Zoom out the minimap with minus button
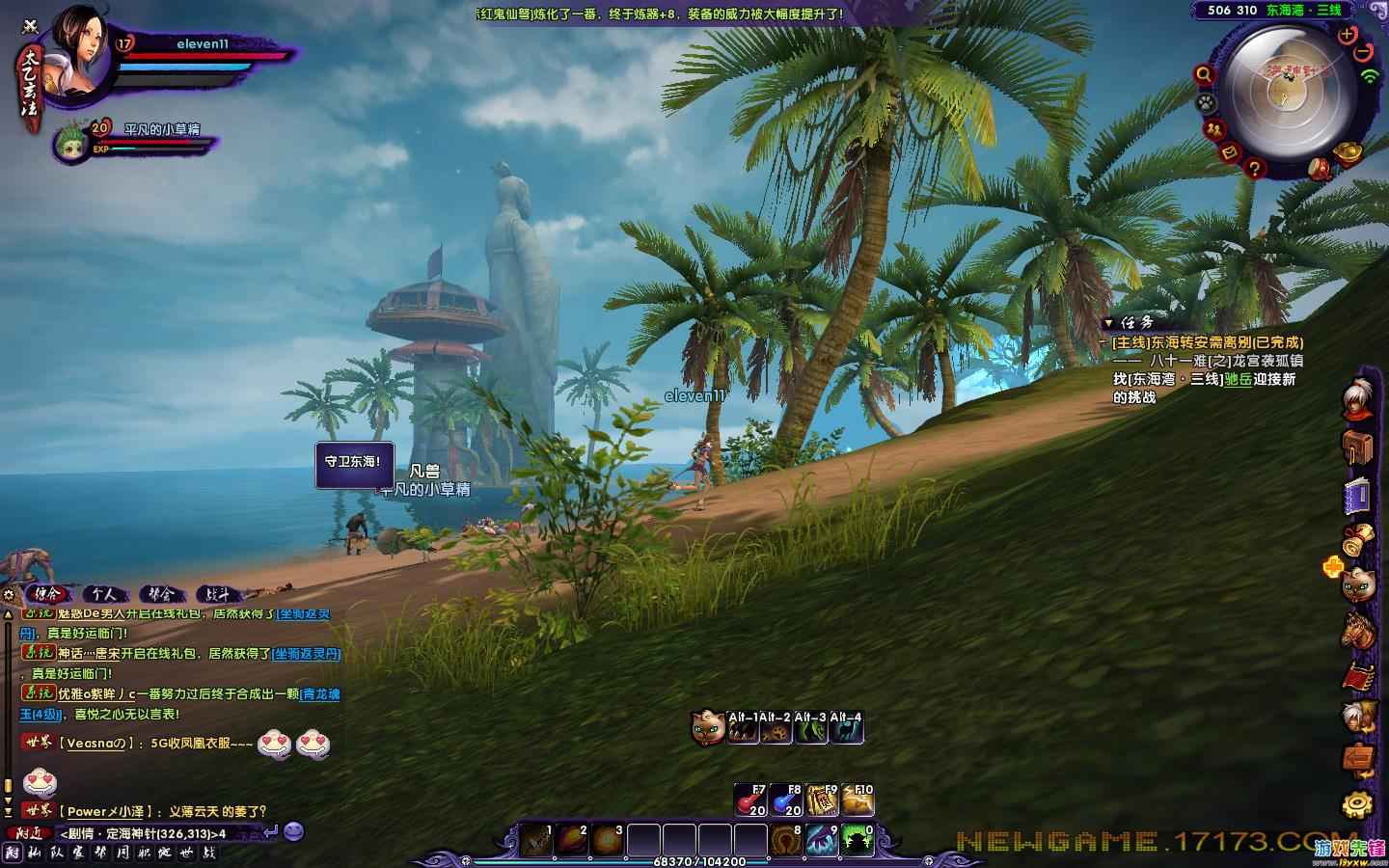 (1365, 53)
